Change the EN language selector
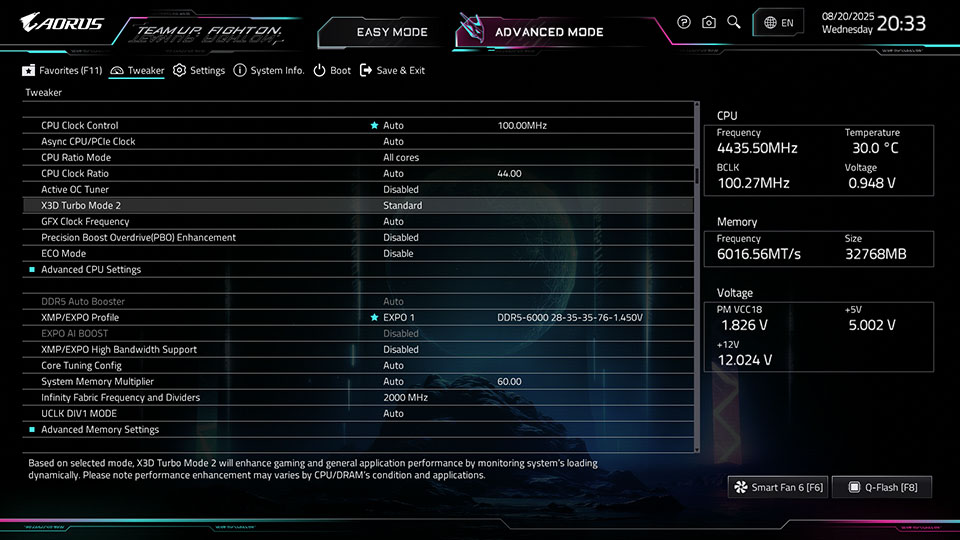This screenshot has width=960, height=540. [778, 22]
